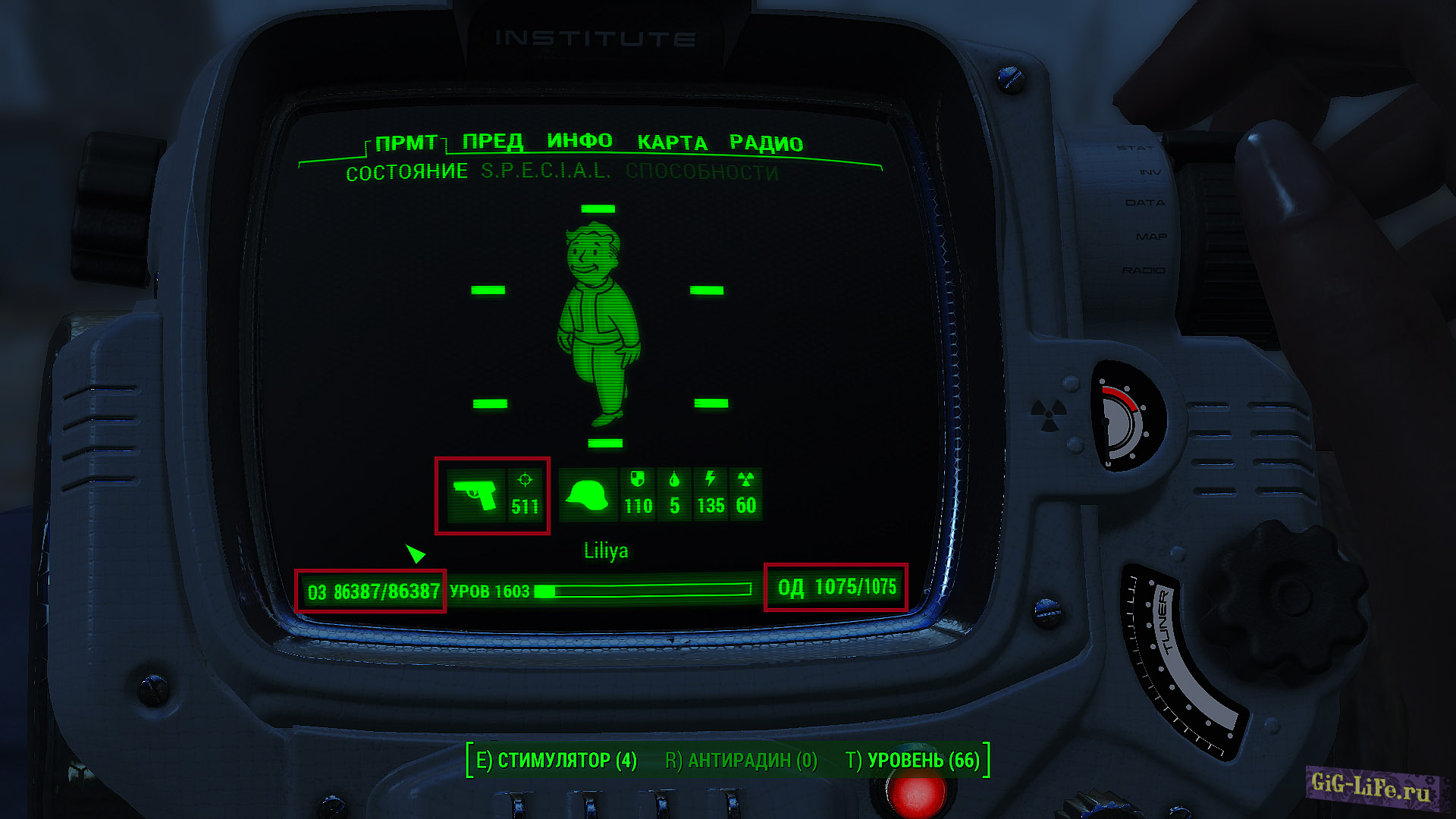Select the S.P.E.C.I.A.L. section
Screen dimensions: 1456x819
544,171
